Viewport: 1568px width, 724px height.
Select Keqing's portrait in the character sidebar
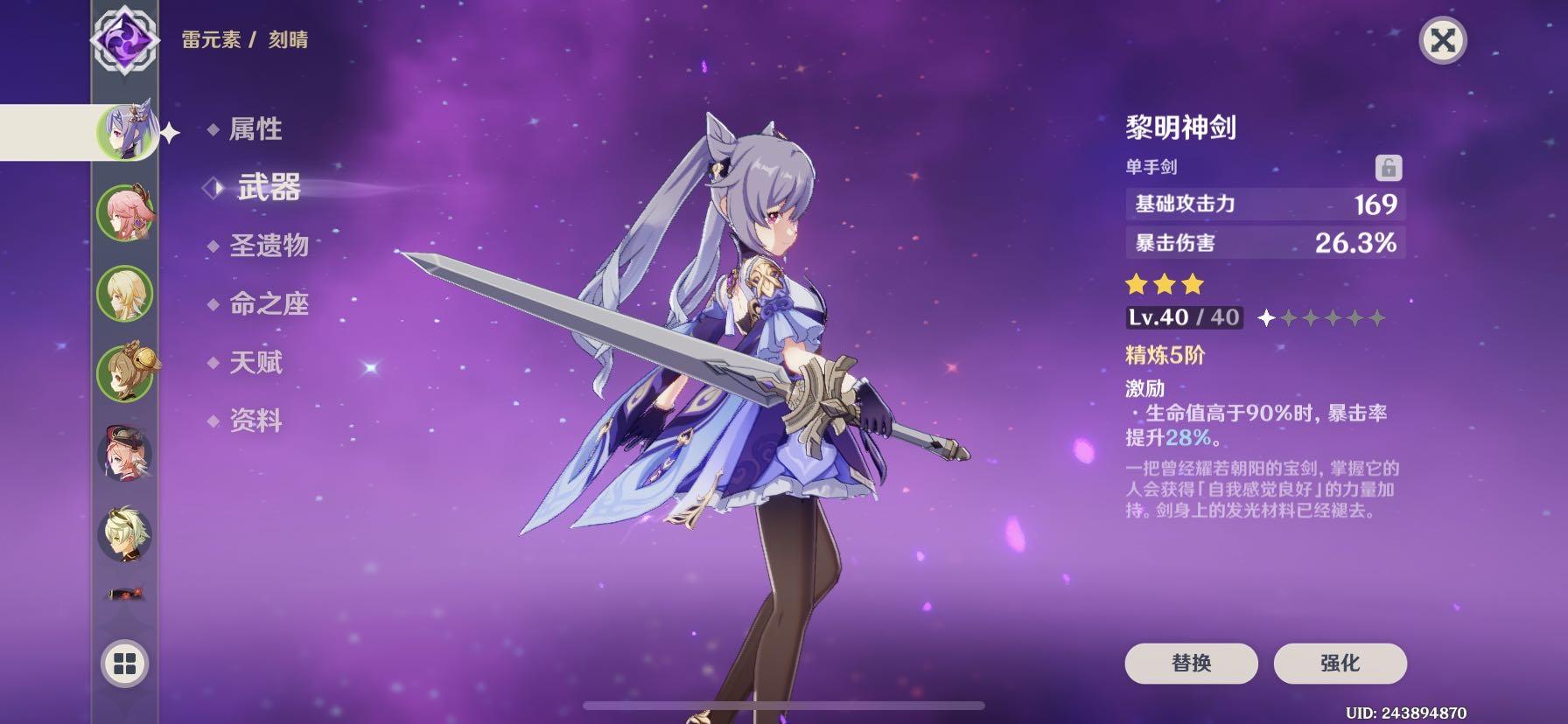pos(129,131)
